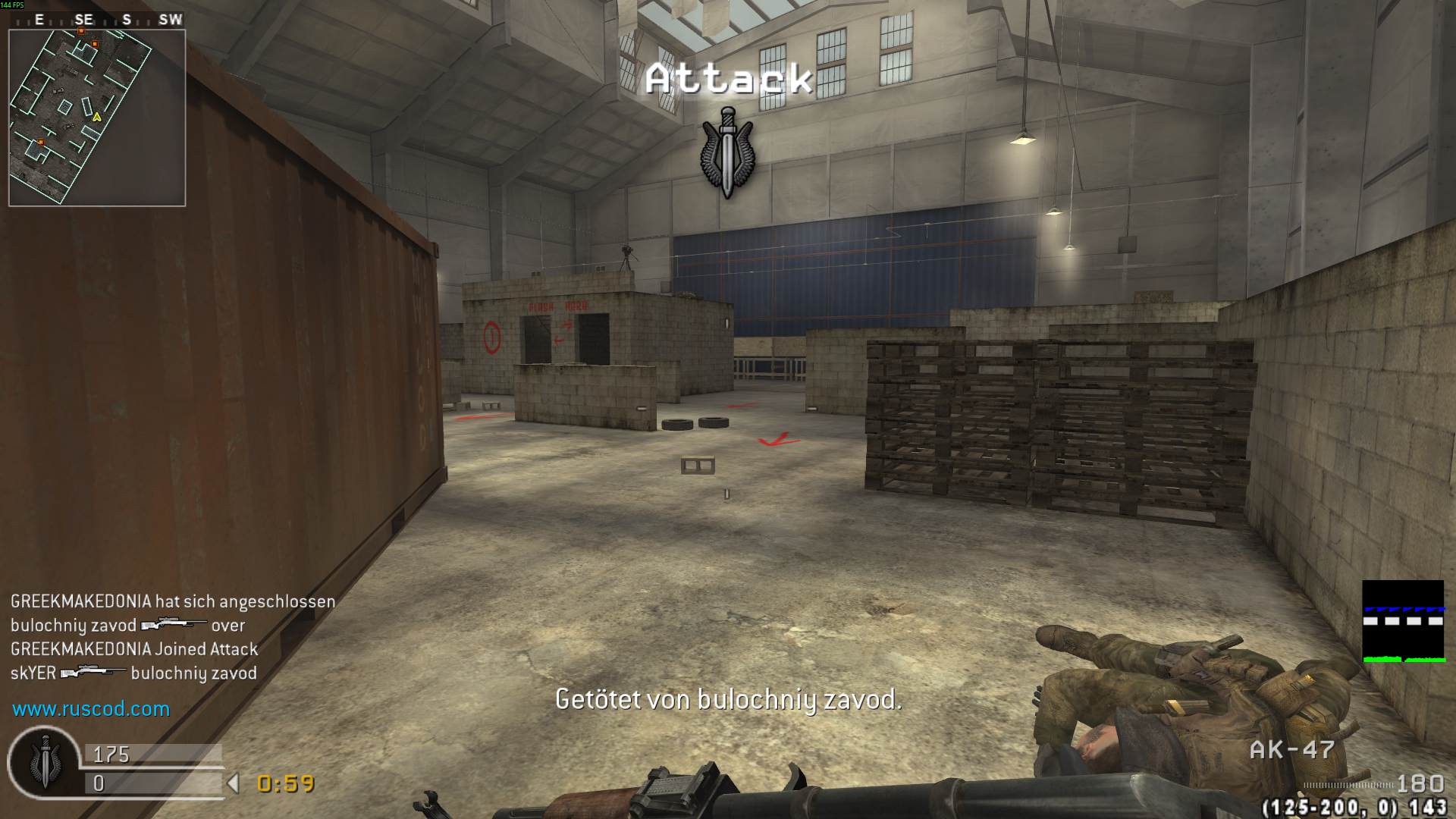Click the AK-47 weapon label

[x=1291, y=750]
